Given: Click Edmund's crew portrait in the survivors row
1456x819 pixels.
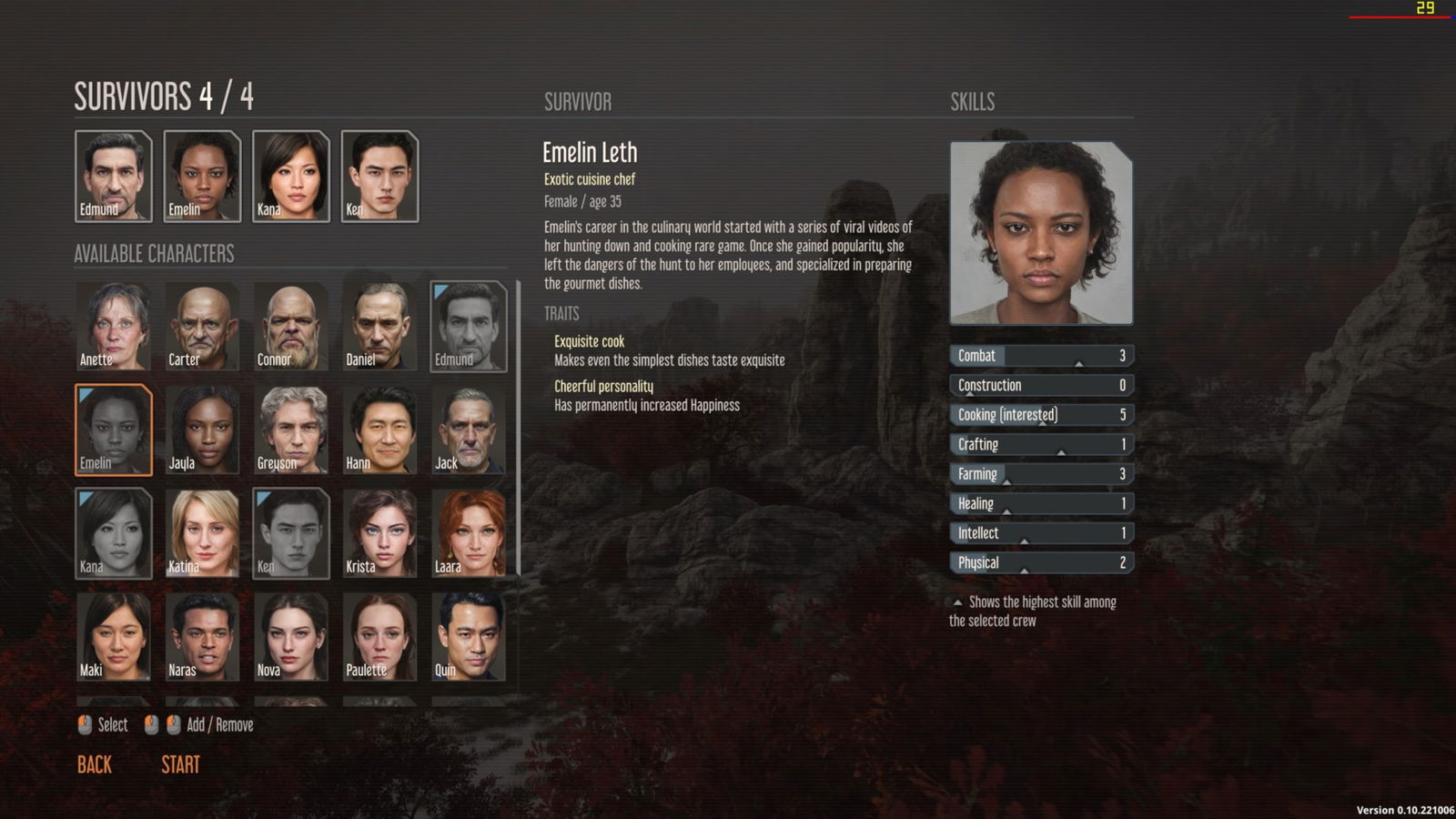Looking at the screenshot, I should (112, 176).
